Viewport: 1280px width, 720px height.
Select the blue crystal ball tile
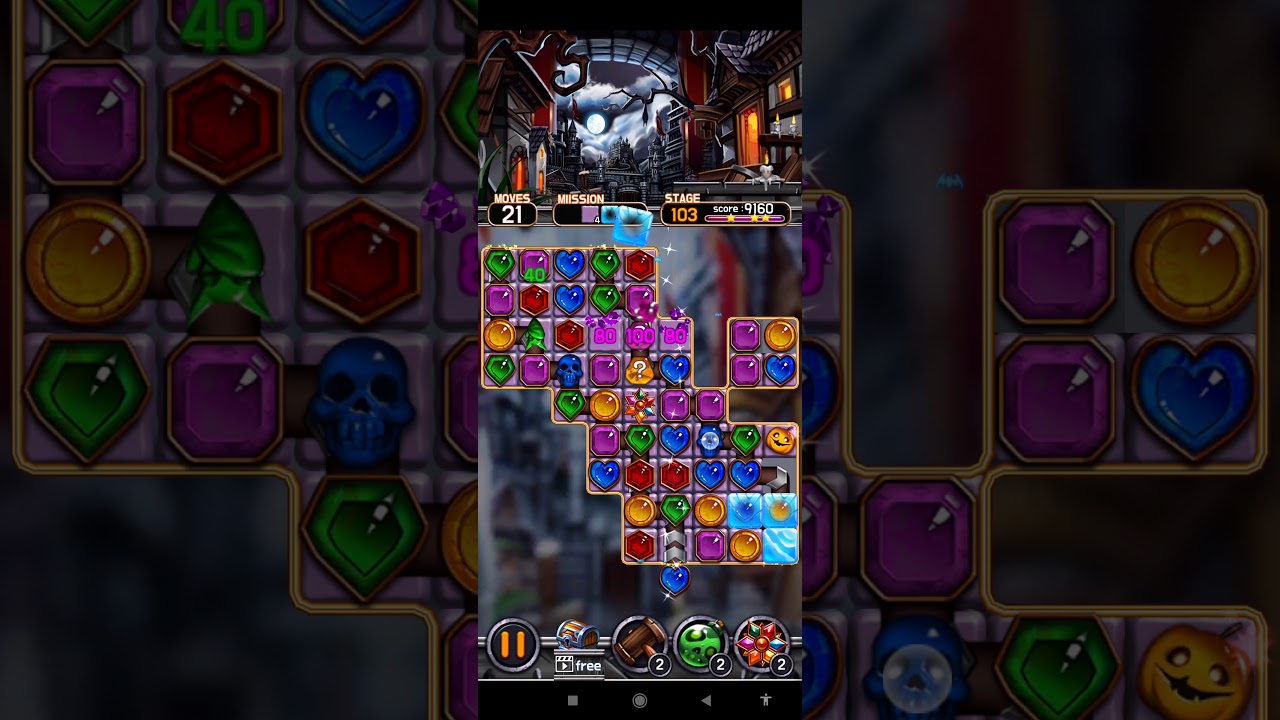[x=709, y=439]
